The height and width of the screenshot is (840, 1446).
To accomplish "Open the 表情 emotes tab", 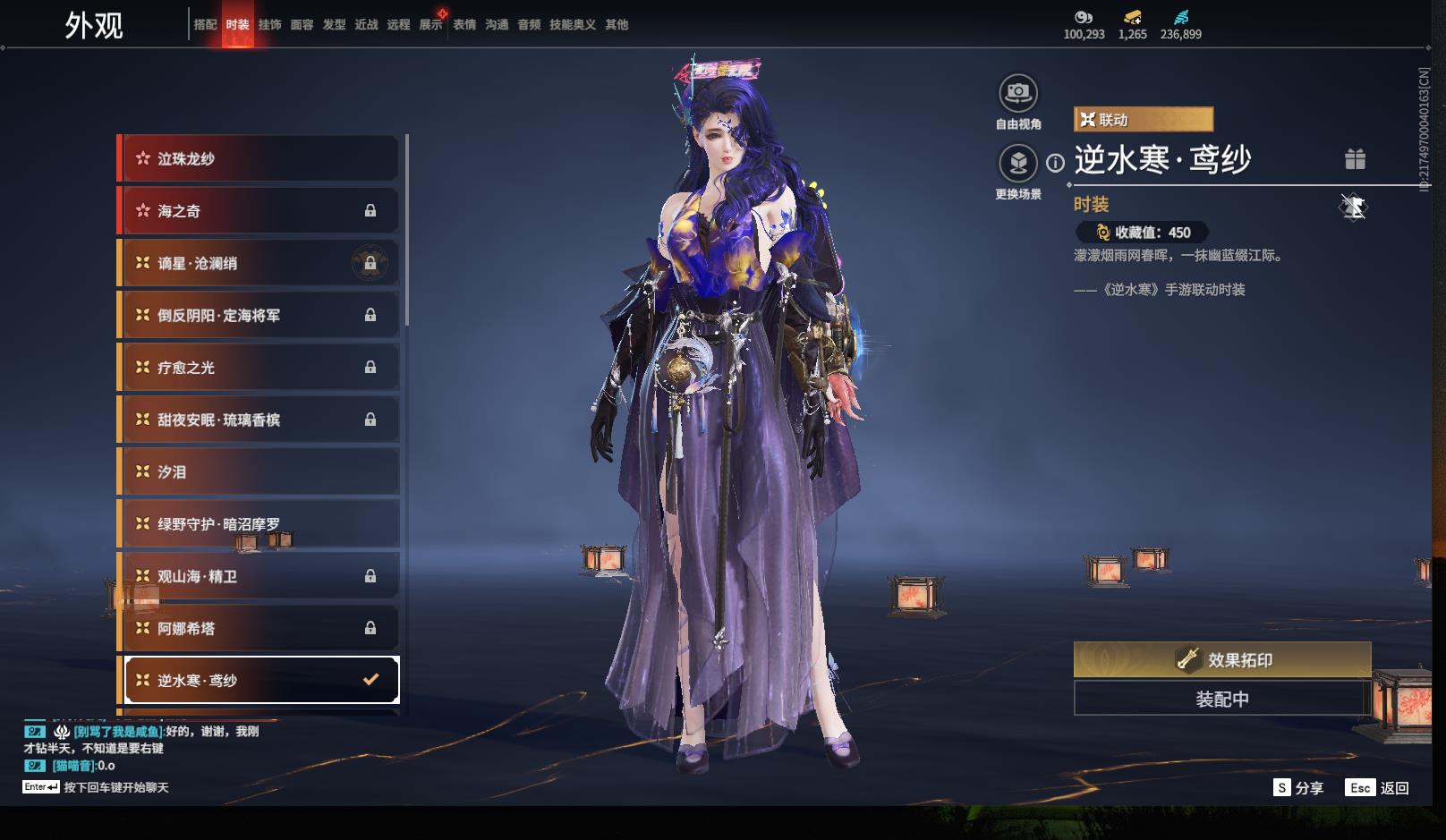I will pyautogui.click(x=464, y=25).
